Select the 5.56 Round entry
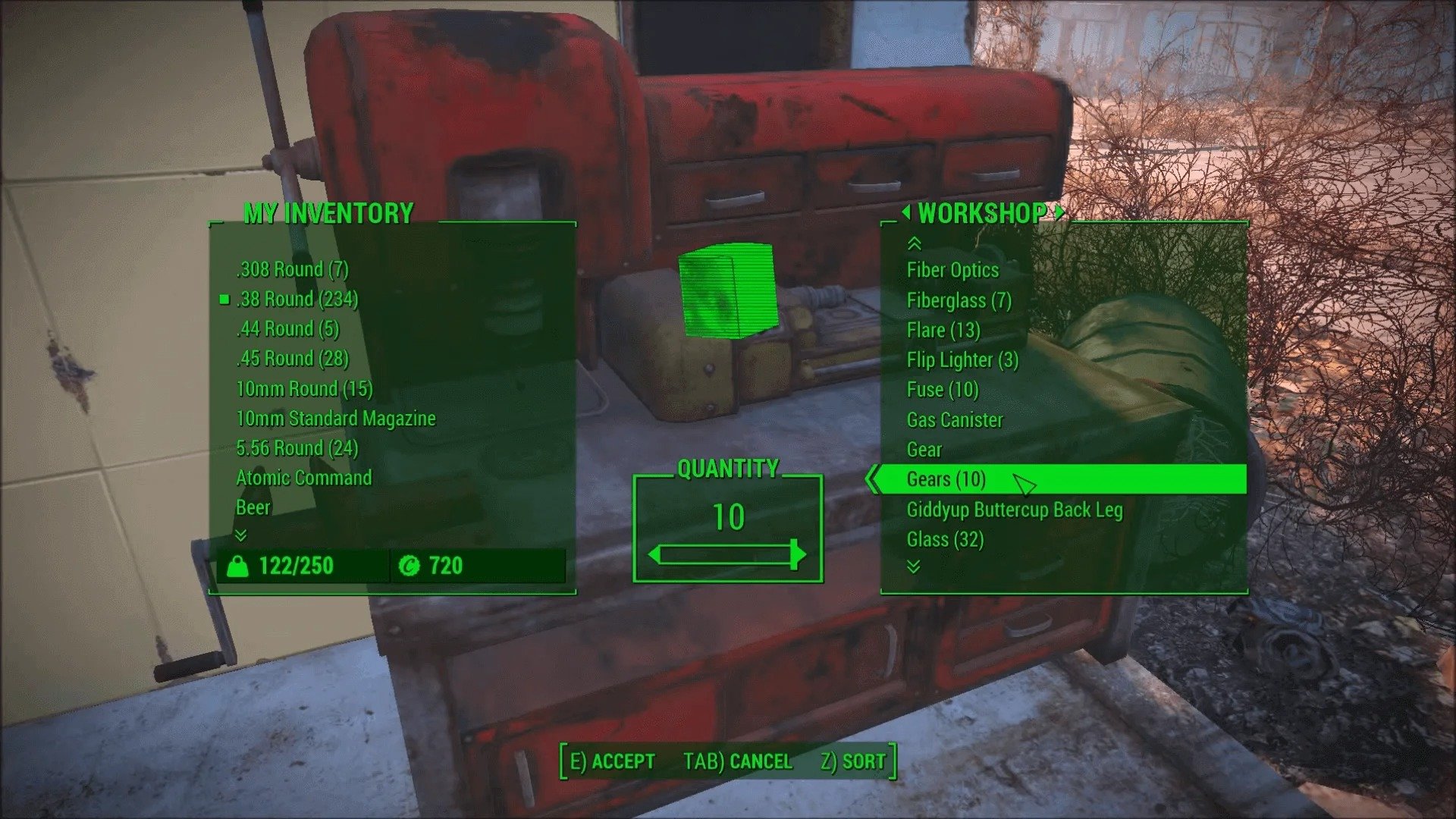Screen dimensions: 1456x819 [297, 447]
